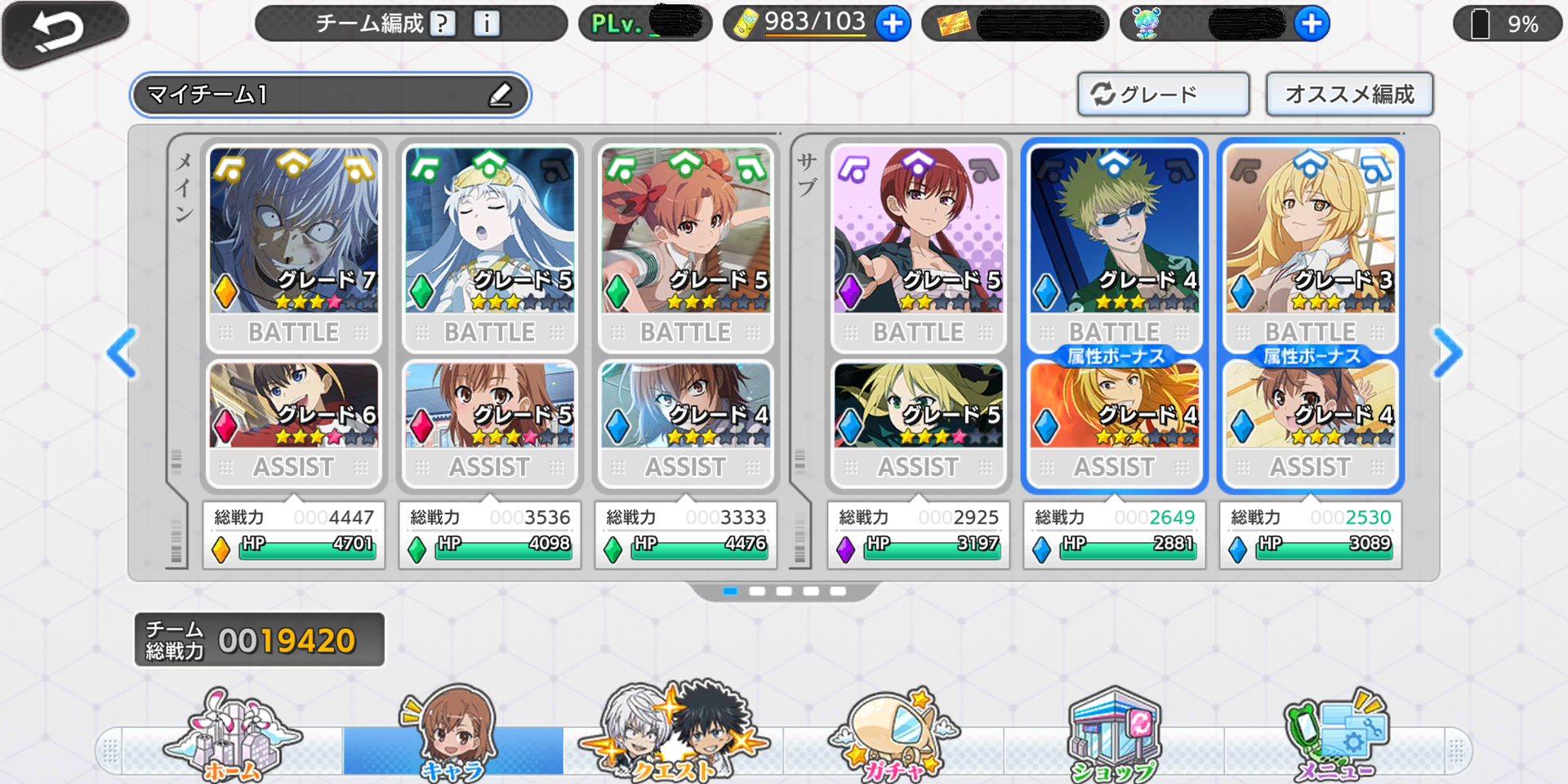Viewport: 1568px width, 784px height.
Task: Show team formation info via the i icon
Action: (487, 23)
